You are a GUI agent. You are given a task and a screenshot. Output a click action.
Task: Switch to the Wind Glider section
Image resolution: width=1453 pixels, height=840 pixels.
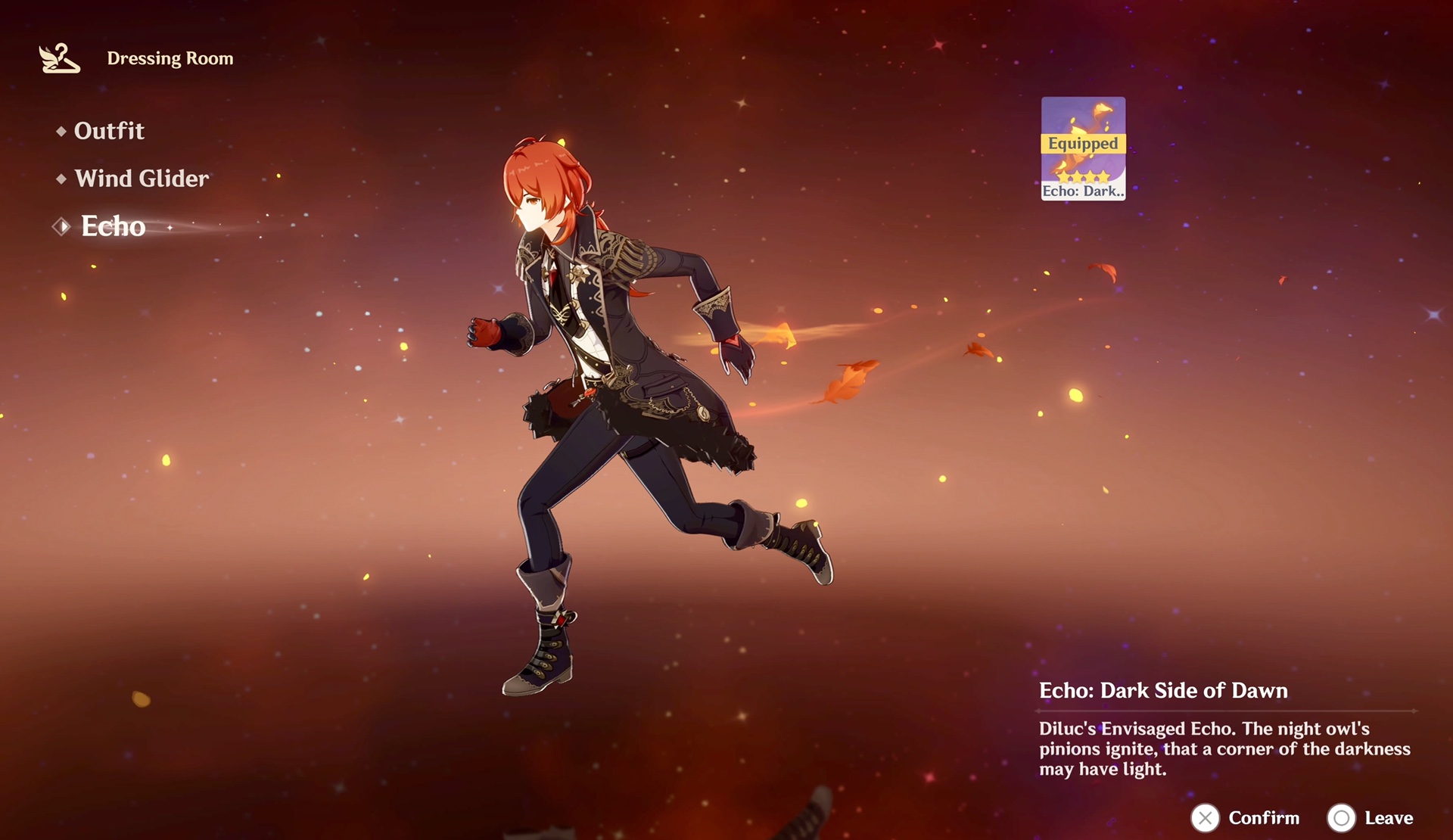[141, 179]
